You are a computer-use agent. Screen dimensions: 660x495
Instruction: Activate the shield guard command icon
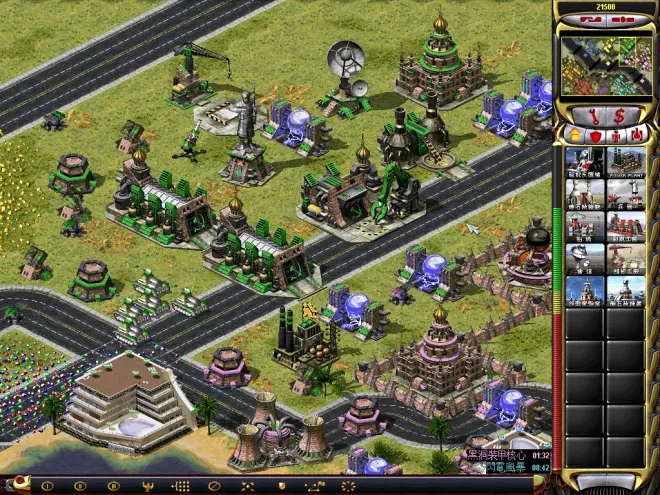tap(281, 487)
